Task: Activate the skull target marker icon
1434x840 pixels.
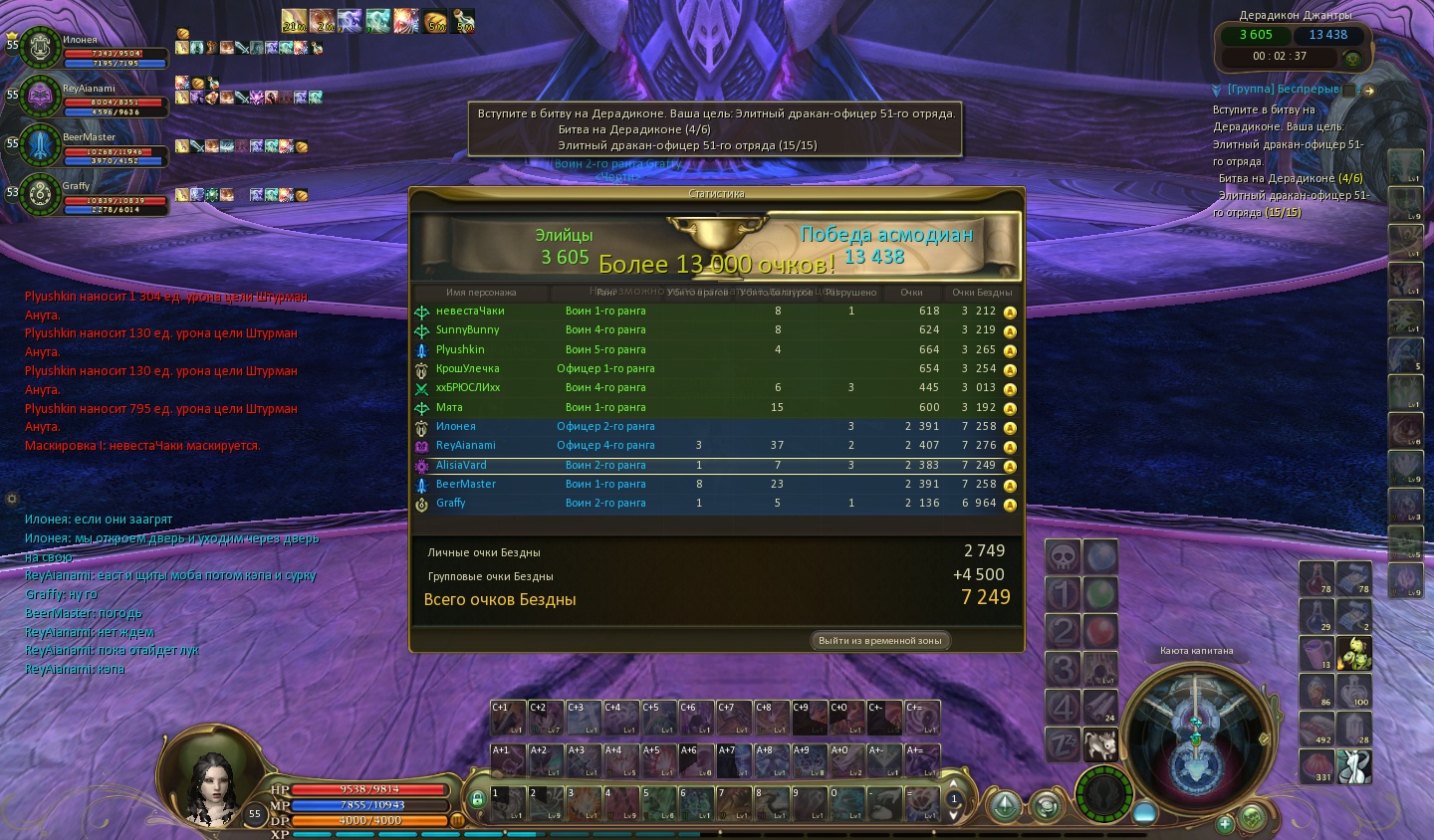Action: tap(1063, 557)
